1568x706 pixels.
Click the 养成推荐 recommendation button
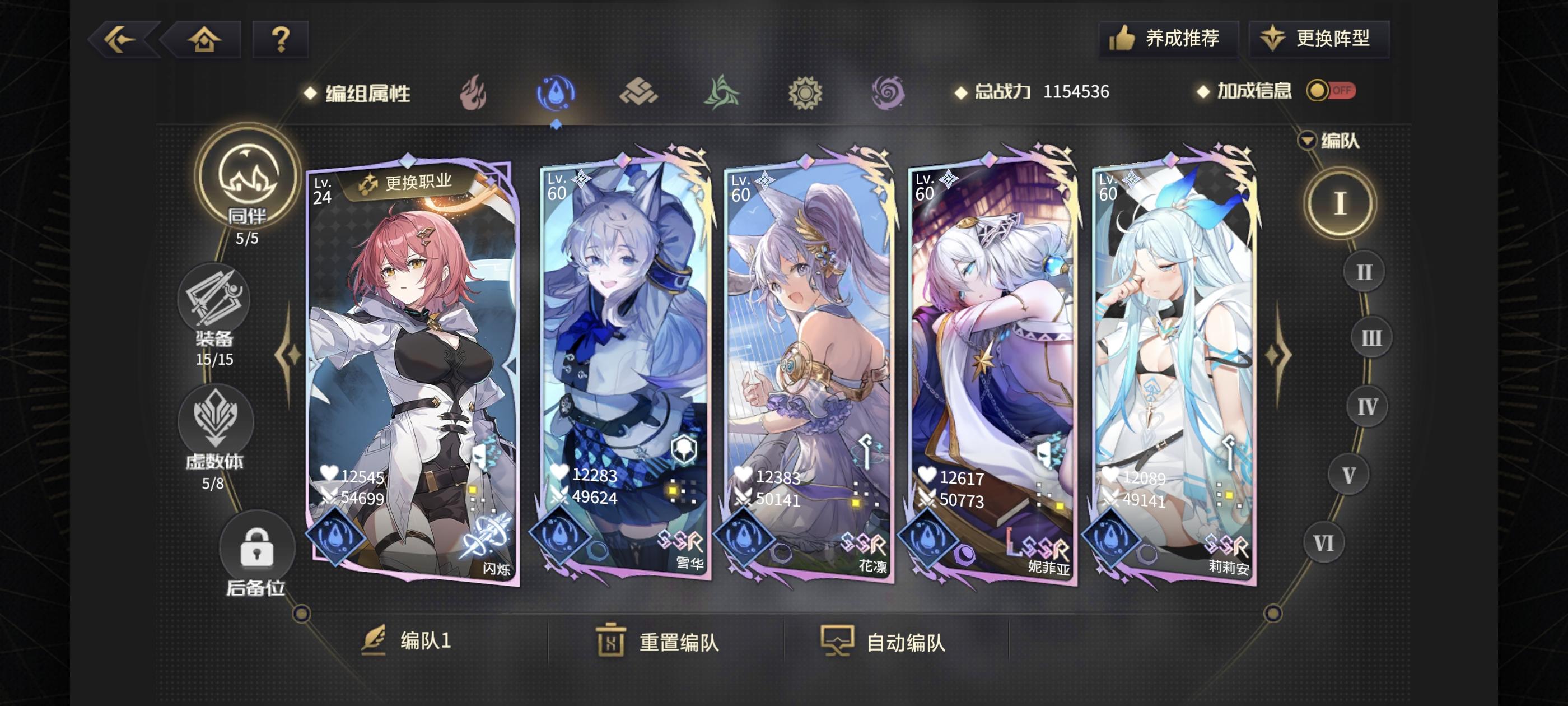coord(1169,38)
